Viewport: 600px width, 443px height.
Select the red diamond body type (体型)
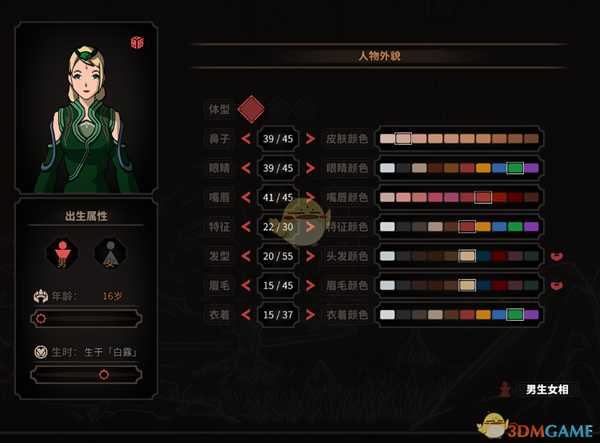(x=251, y=108)
